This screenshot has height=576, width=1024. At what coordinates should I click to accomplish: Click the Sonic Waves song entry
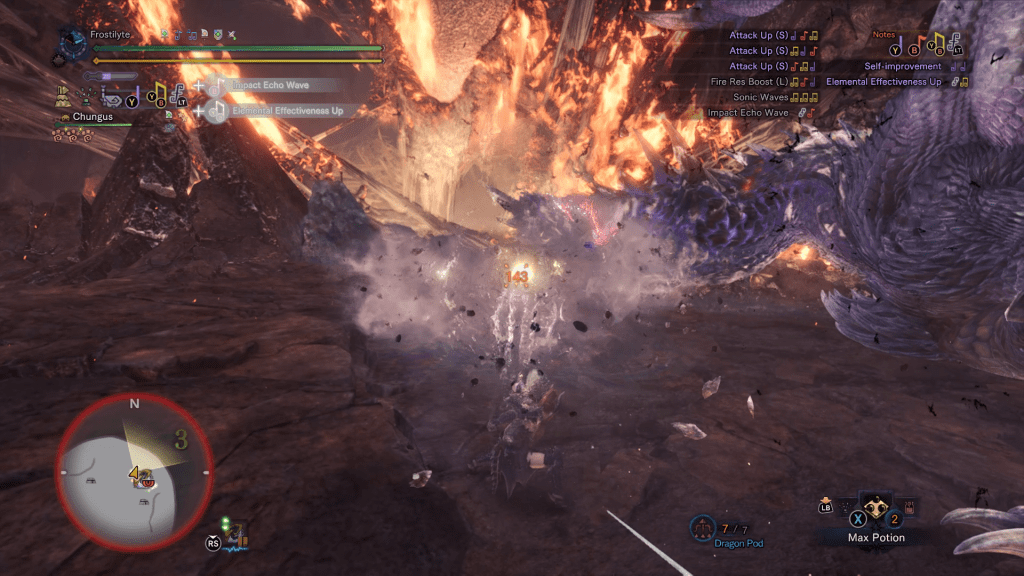tap(763, 98)
